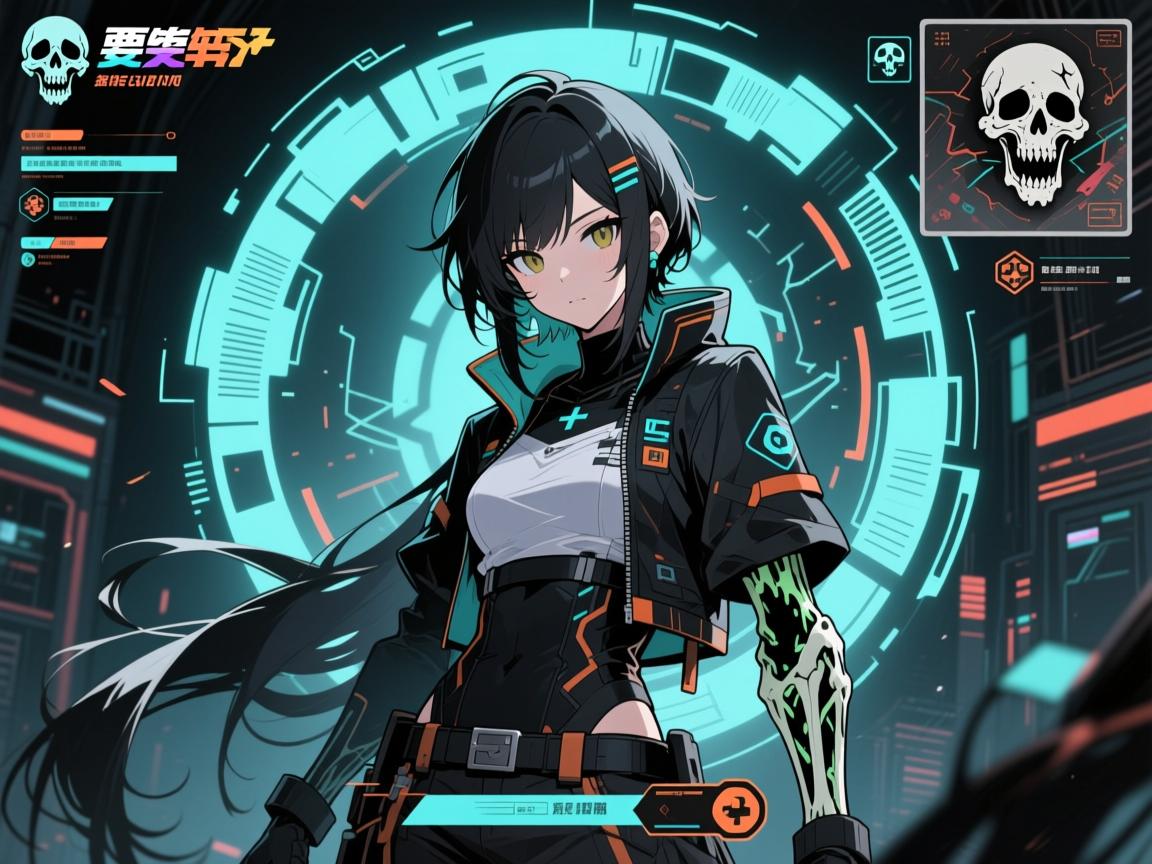This screenshot has width=1152, height=864.
Task: Click the small round teal icon
Action: (x=26, y=260)
